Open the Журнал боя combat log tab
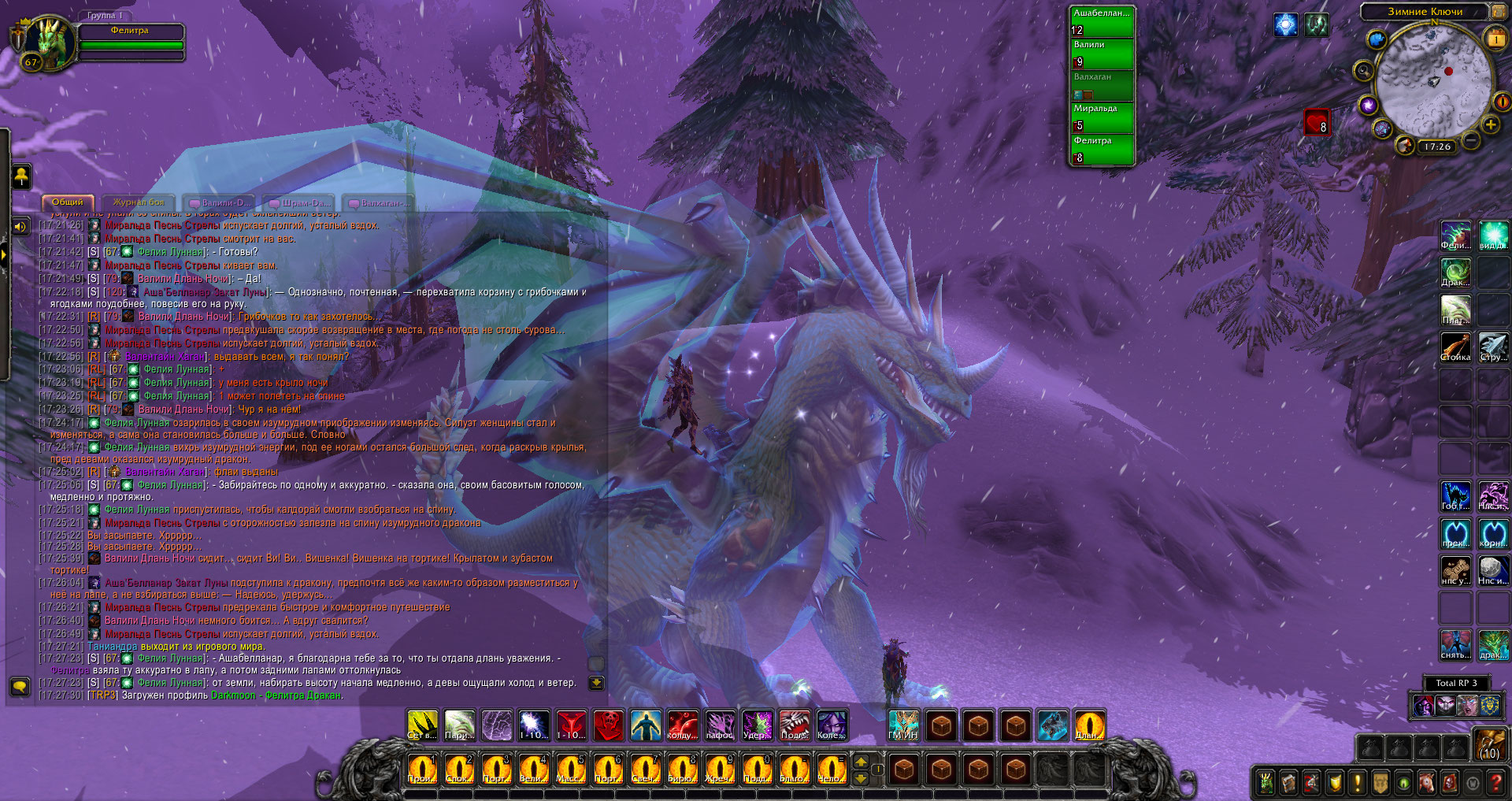The width and height of the screenshot is (1512, 801). 138,202
